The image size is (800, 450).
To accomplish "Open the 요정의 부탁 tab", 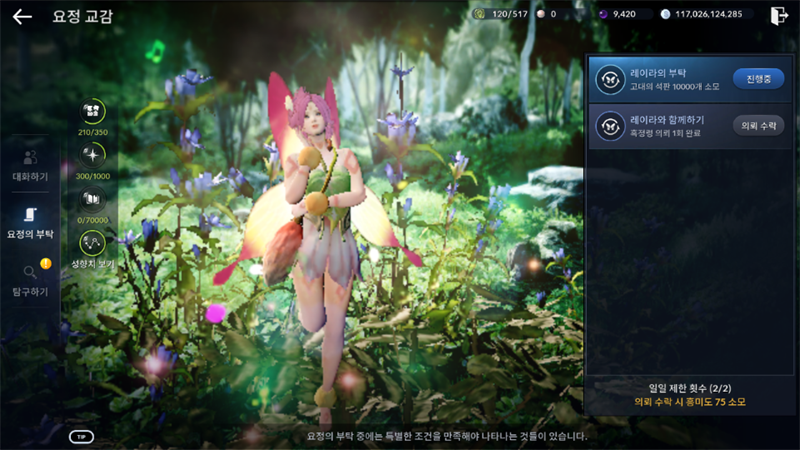I will 30,223.
